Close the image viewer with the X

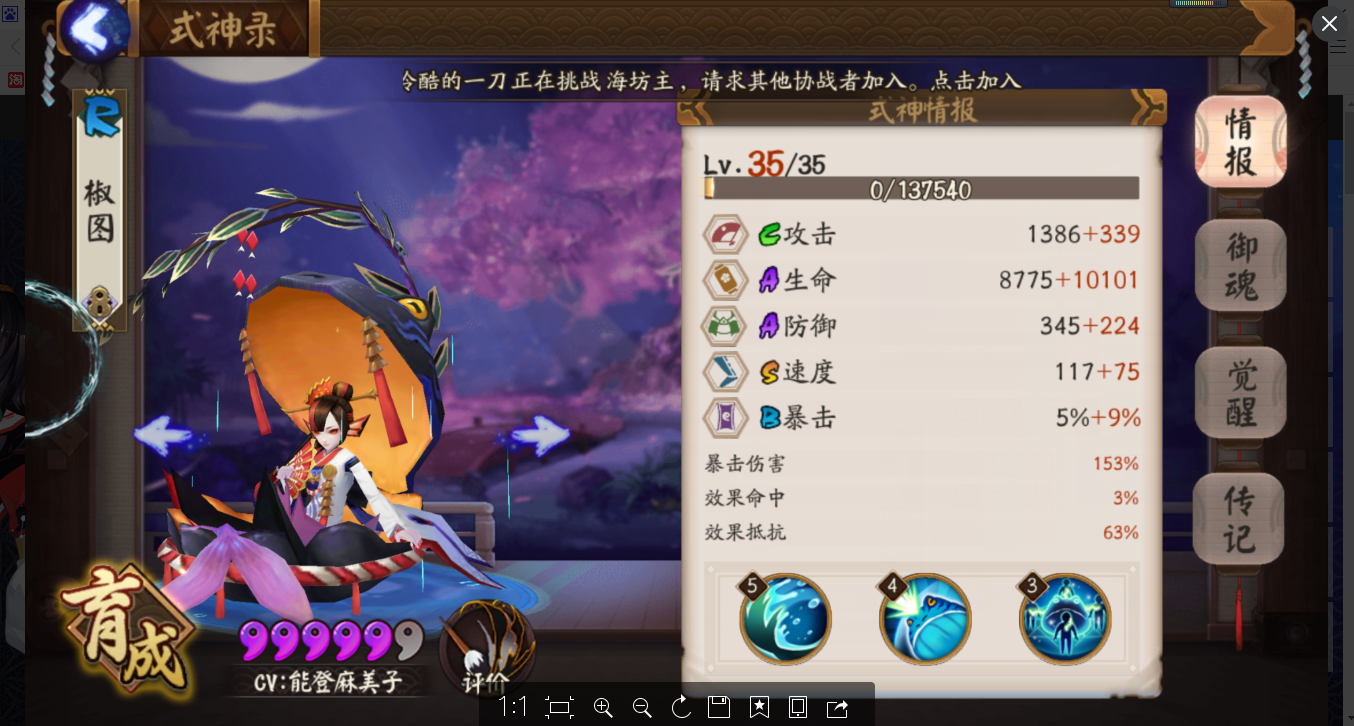(1329, 23)
